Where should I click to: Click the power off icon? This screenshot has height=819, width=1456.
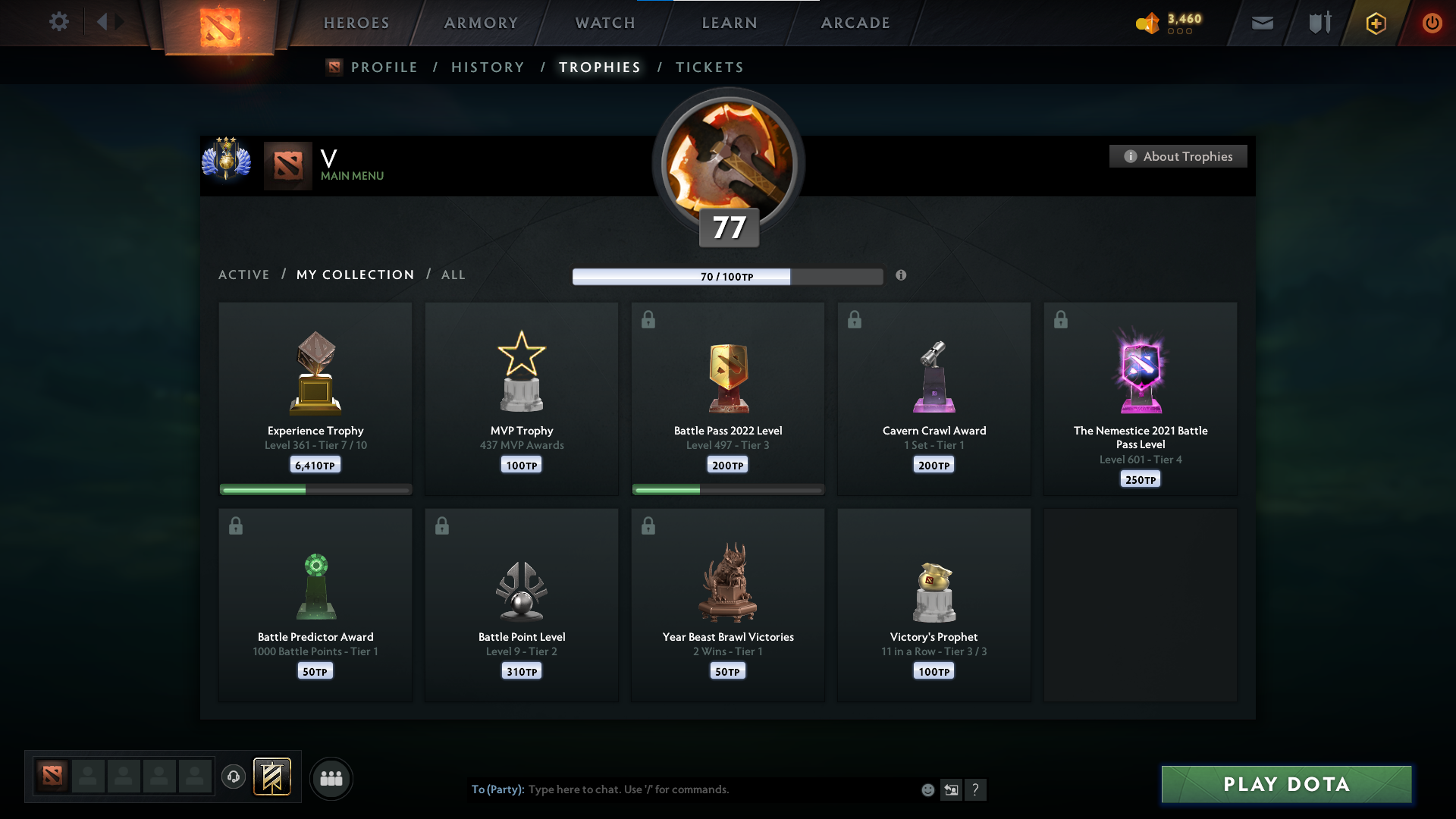tap(1432, 23)
